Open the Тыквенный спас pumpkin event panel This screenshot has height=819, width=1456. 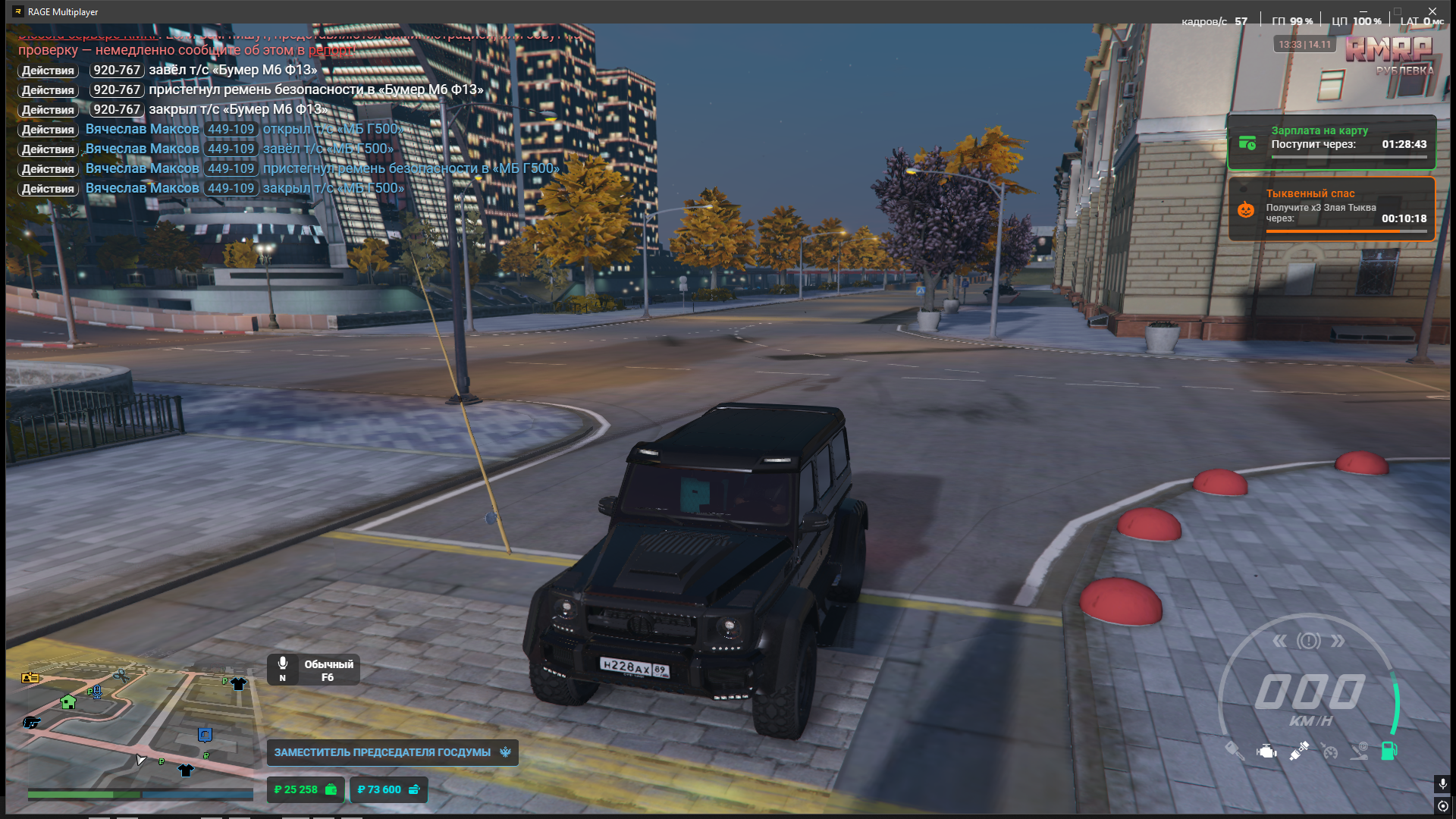(1331, 209)
